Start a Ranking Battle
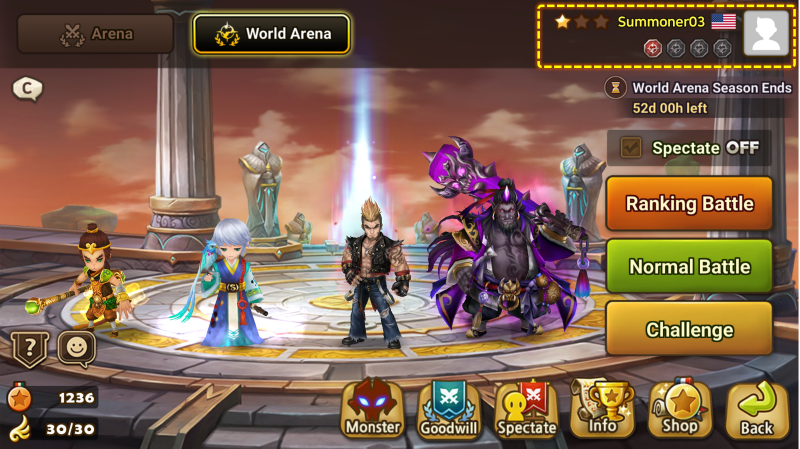Image resolution: width=800 pixels, height=449 pixels. [x=689, y=204]
